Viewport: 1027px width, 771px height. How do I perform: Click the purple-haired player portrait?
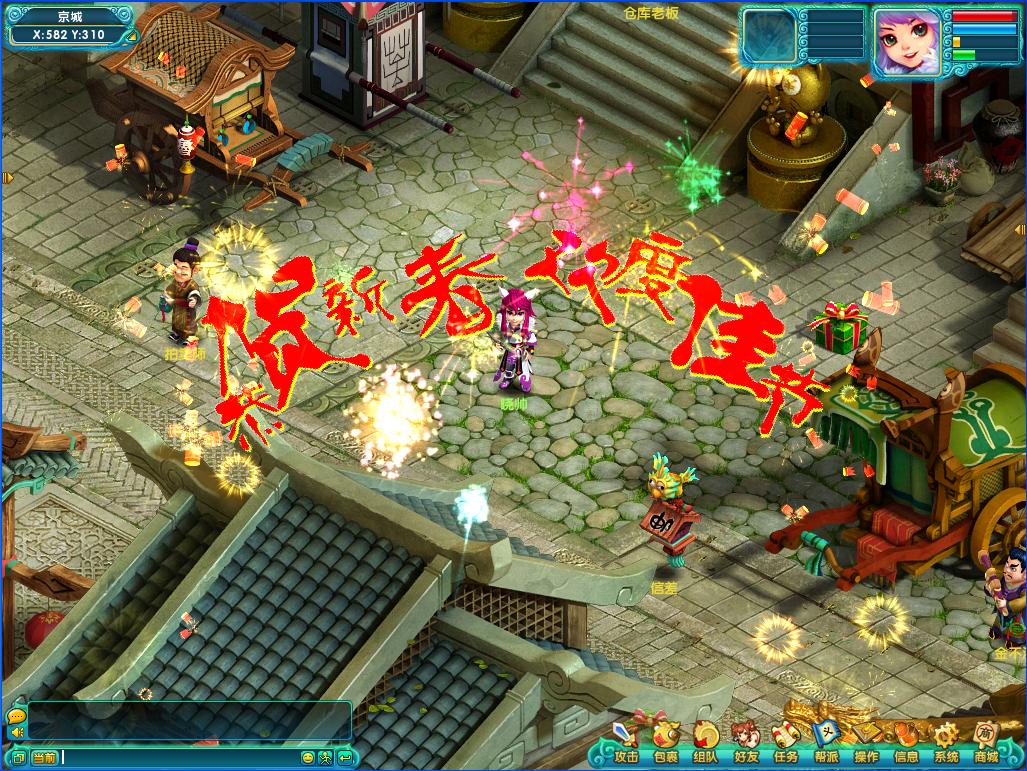tap(908, 42)
